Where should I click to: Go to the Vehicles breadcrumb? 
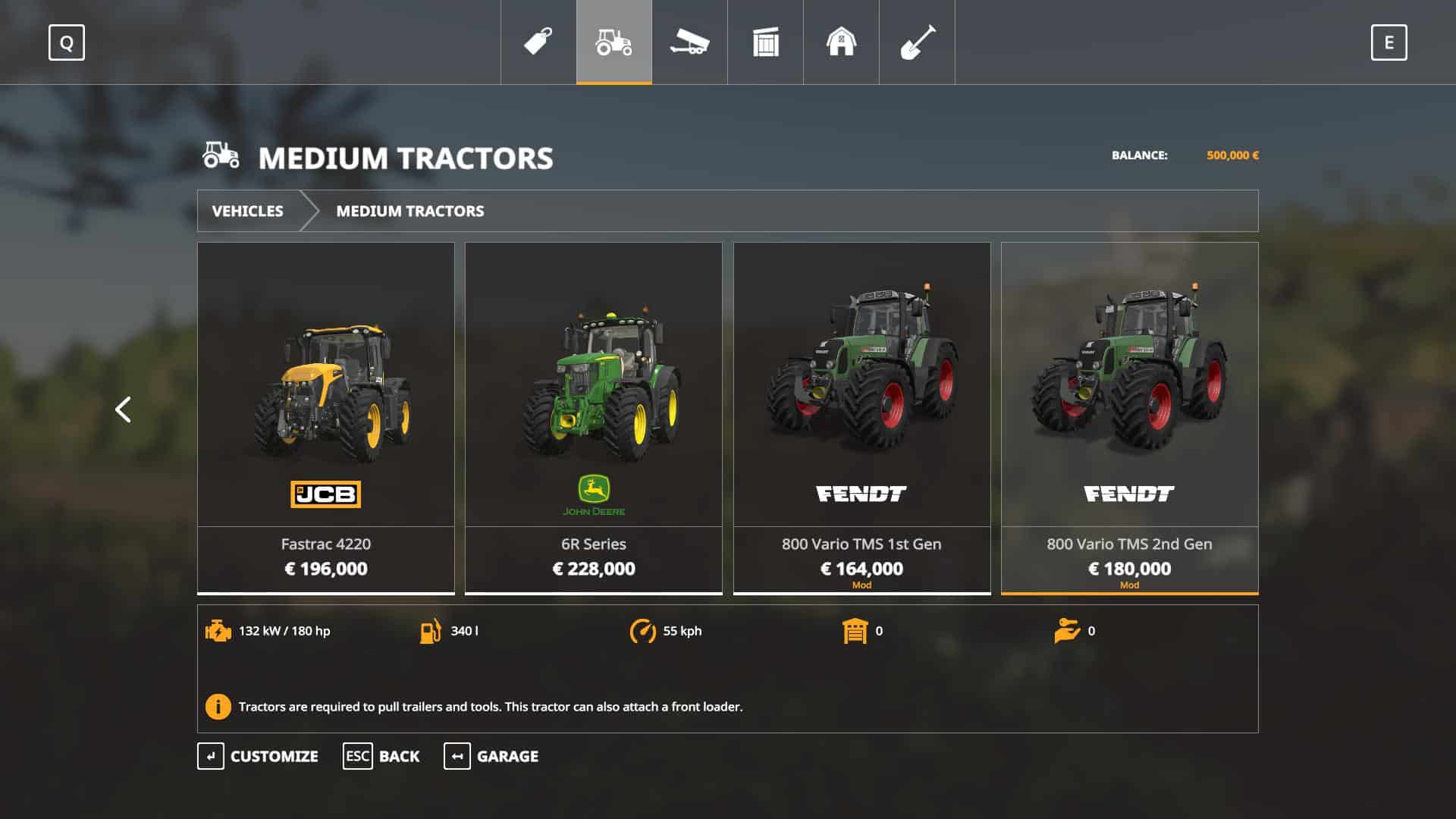(x=248, y=211)
